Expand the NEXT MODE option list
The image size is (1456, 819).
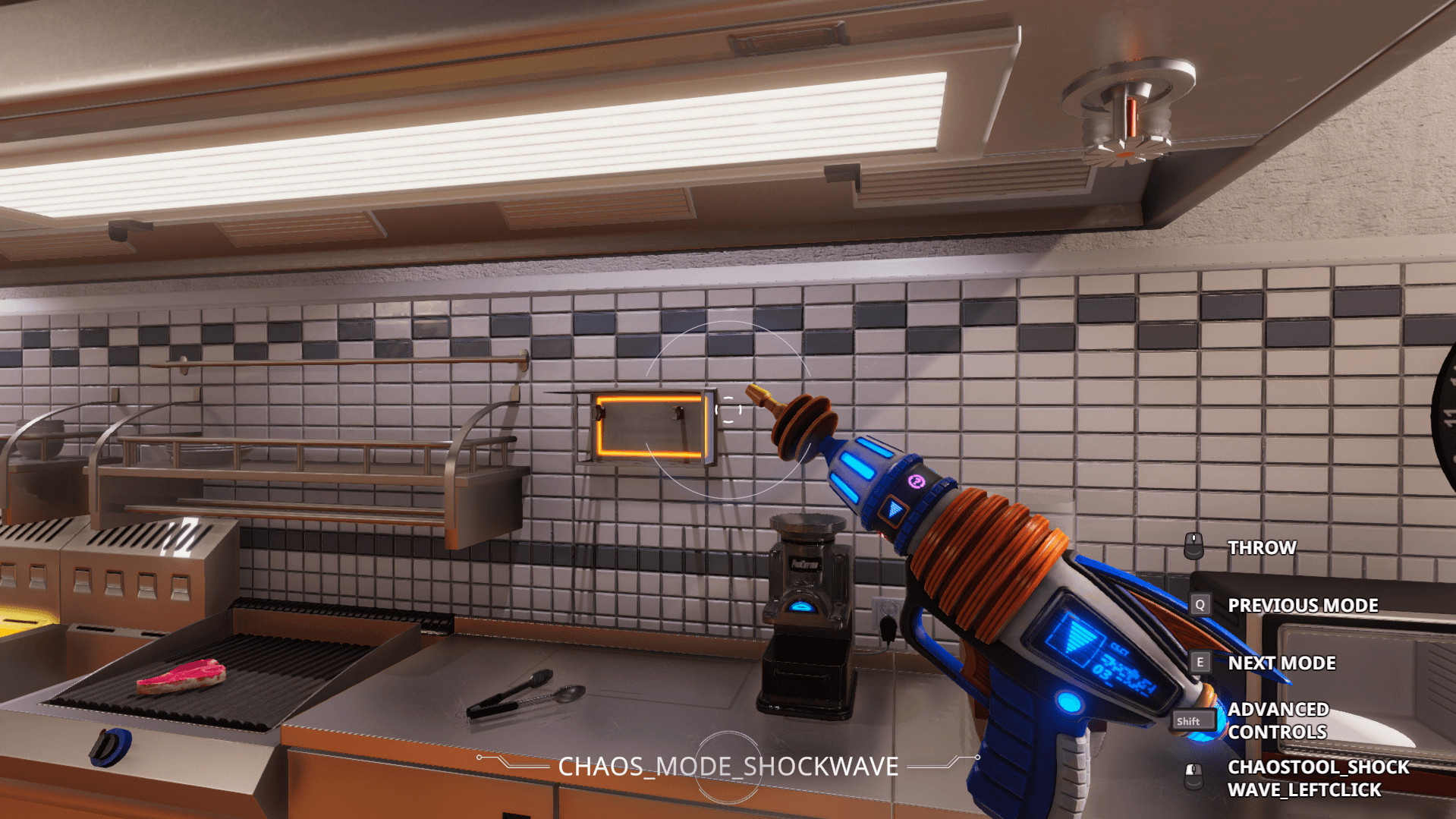coord(1281,662)
